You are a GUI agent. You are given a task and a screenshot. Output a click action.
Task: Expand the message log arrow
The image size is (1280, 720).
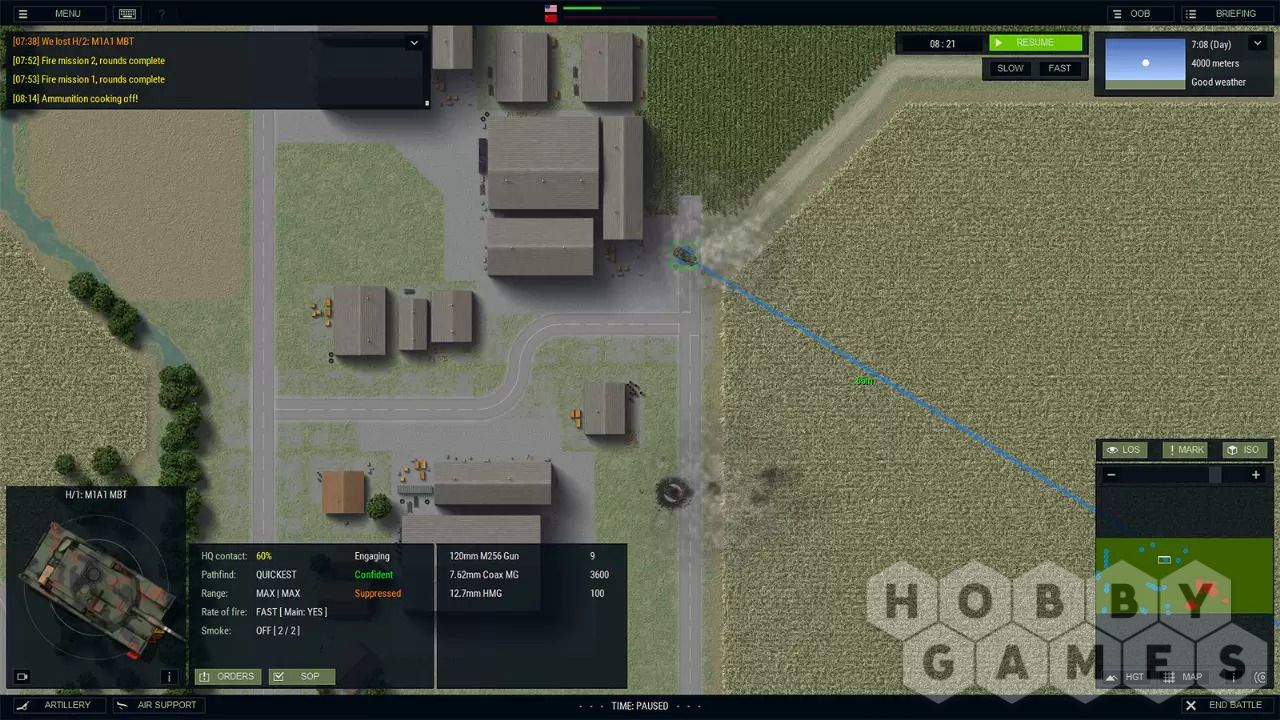pos(413,43)
